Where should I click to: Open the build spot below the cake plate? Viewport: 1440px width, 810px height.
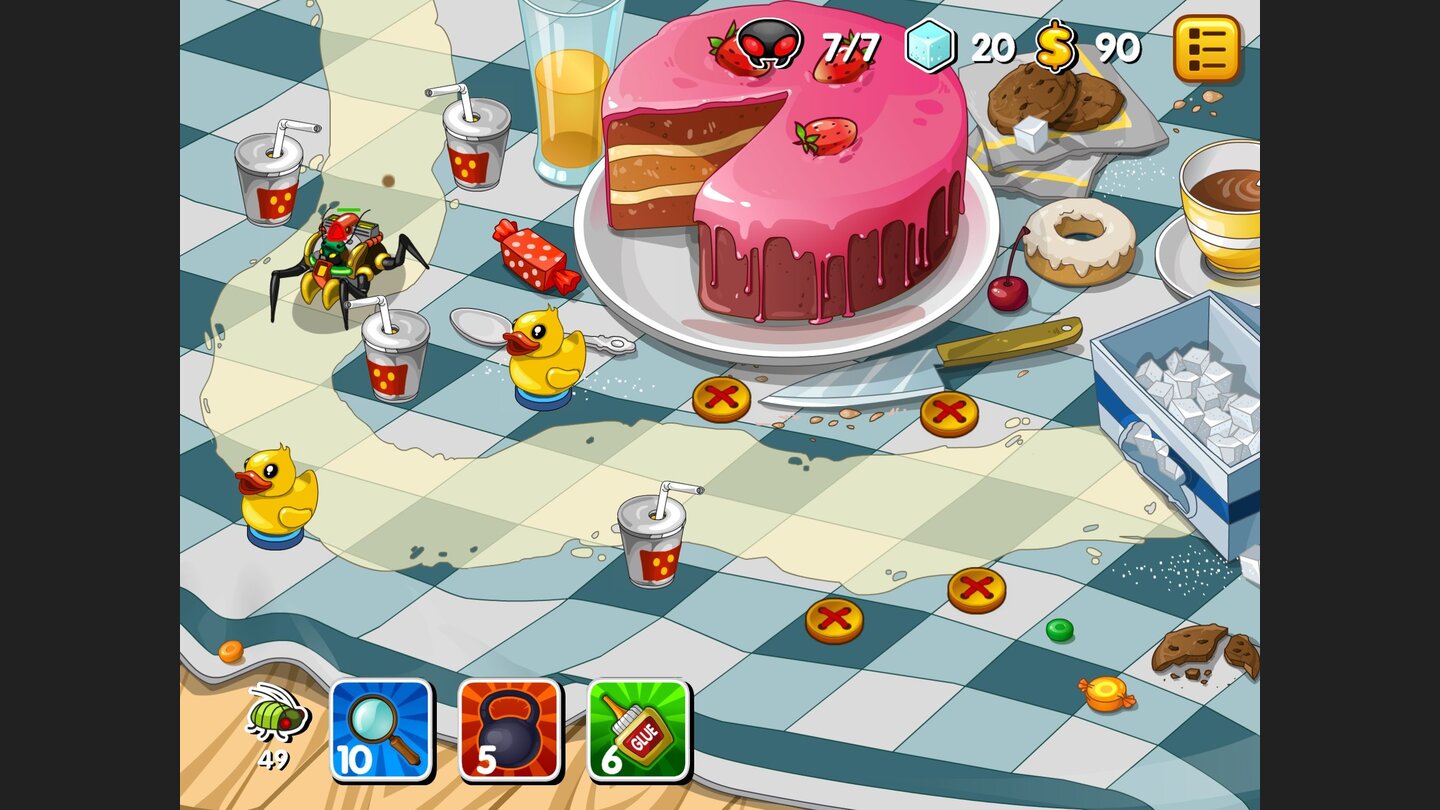point(722,400)
